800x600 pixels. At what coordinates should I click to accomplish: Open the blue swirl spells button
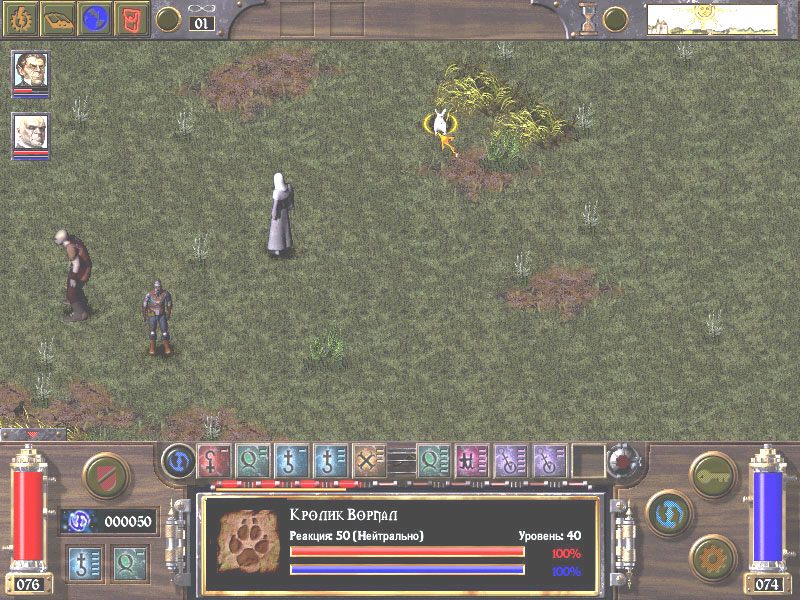pos(665,509)
